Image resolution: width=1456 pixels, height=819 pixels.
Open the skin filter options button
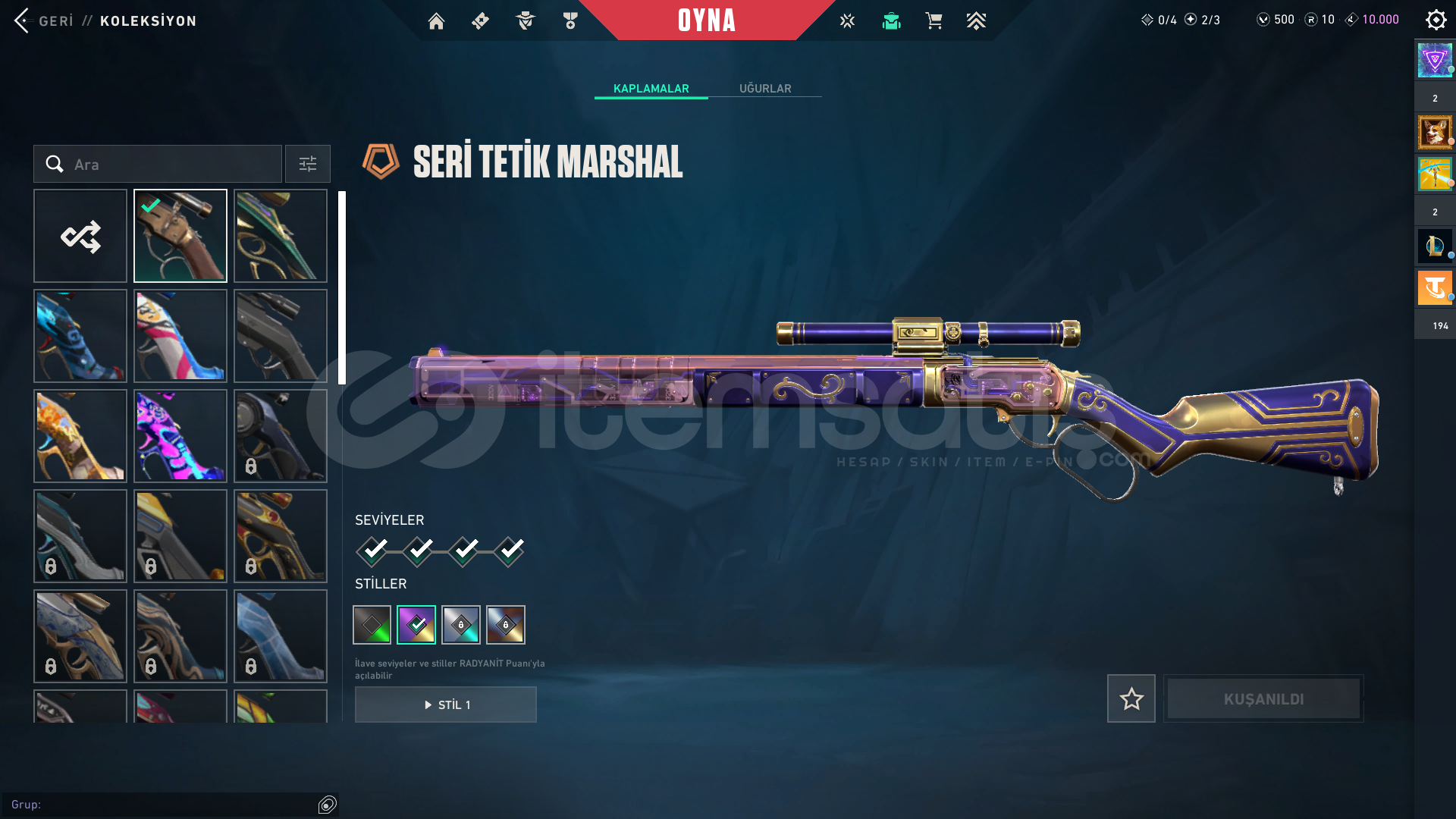click(x=307, y=164)
